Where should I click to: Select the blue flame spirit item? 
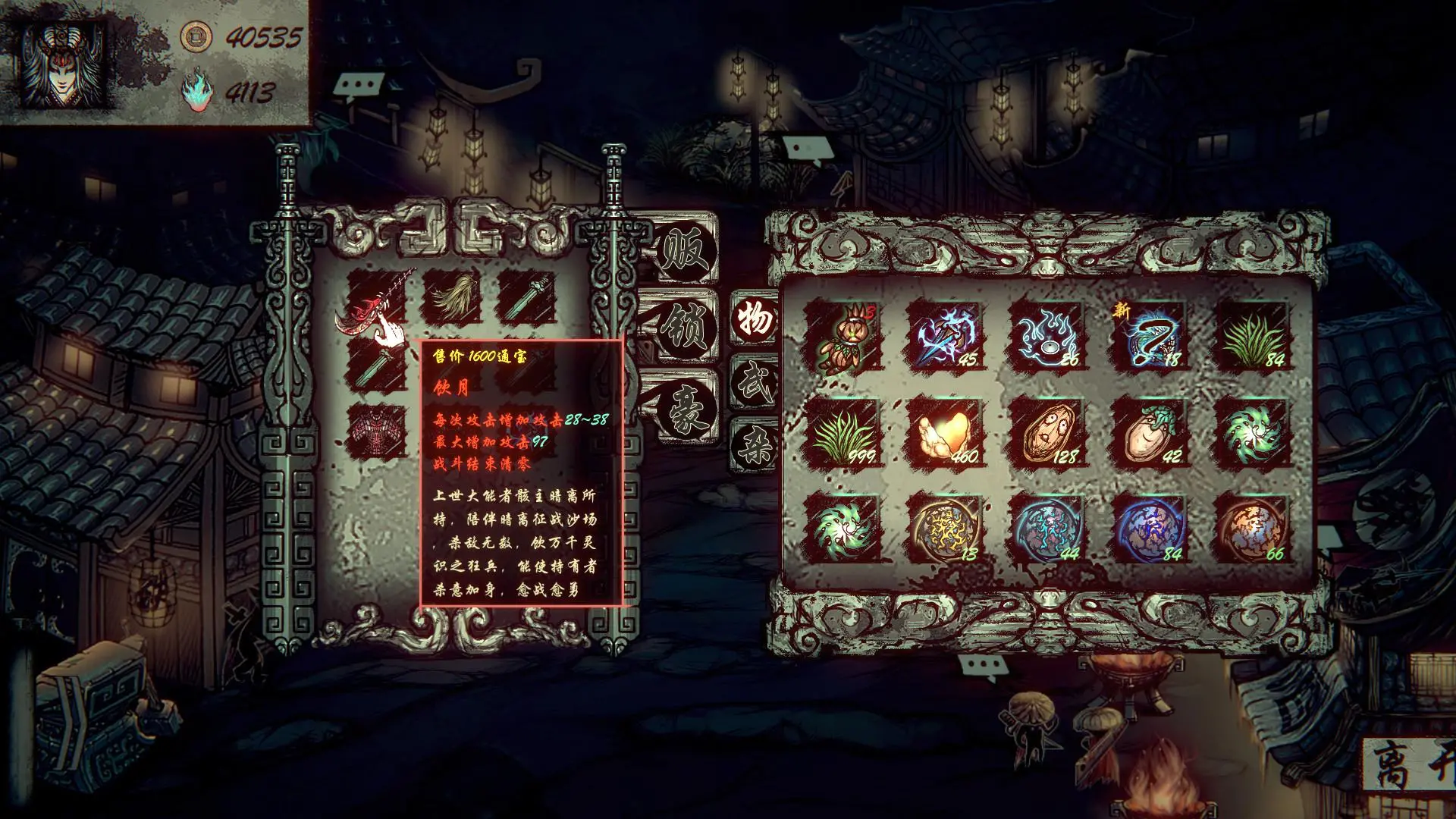[1047, 336]
